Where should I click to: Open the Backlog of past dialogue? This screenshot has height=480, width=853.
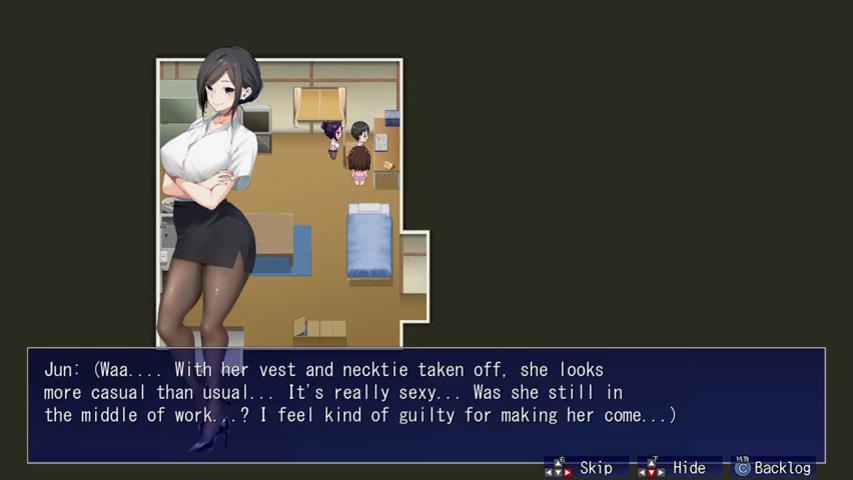click(x=773, y=468)
